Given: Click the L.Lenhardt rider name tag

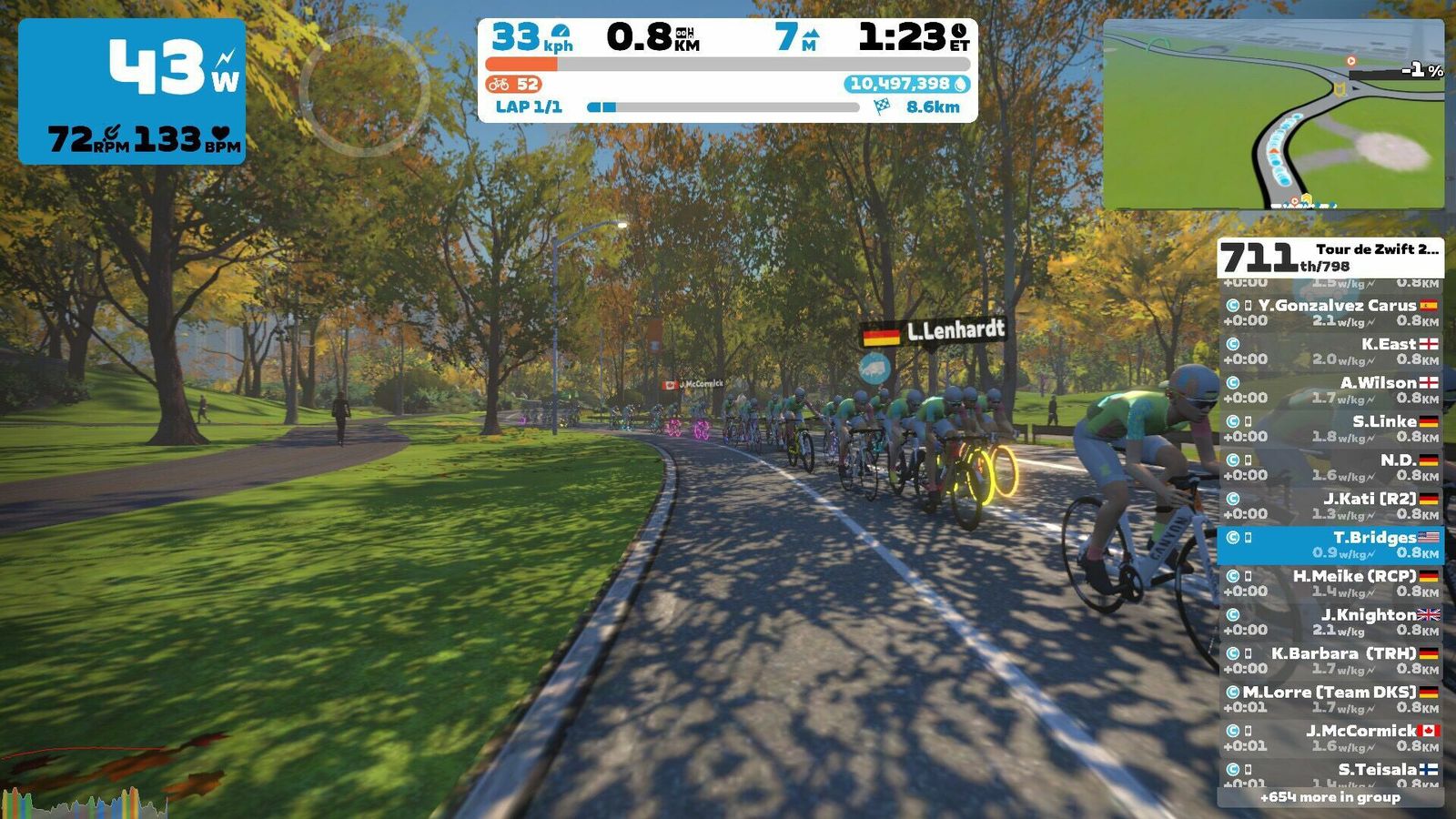Looking at the screenshot, I should point(934,332).
